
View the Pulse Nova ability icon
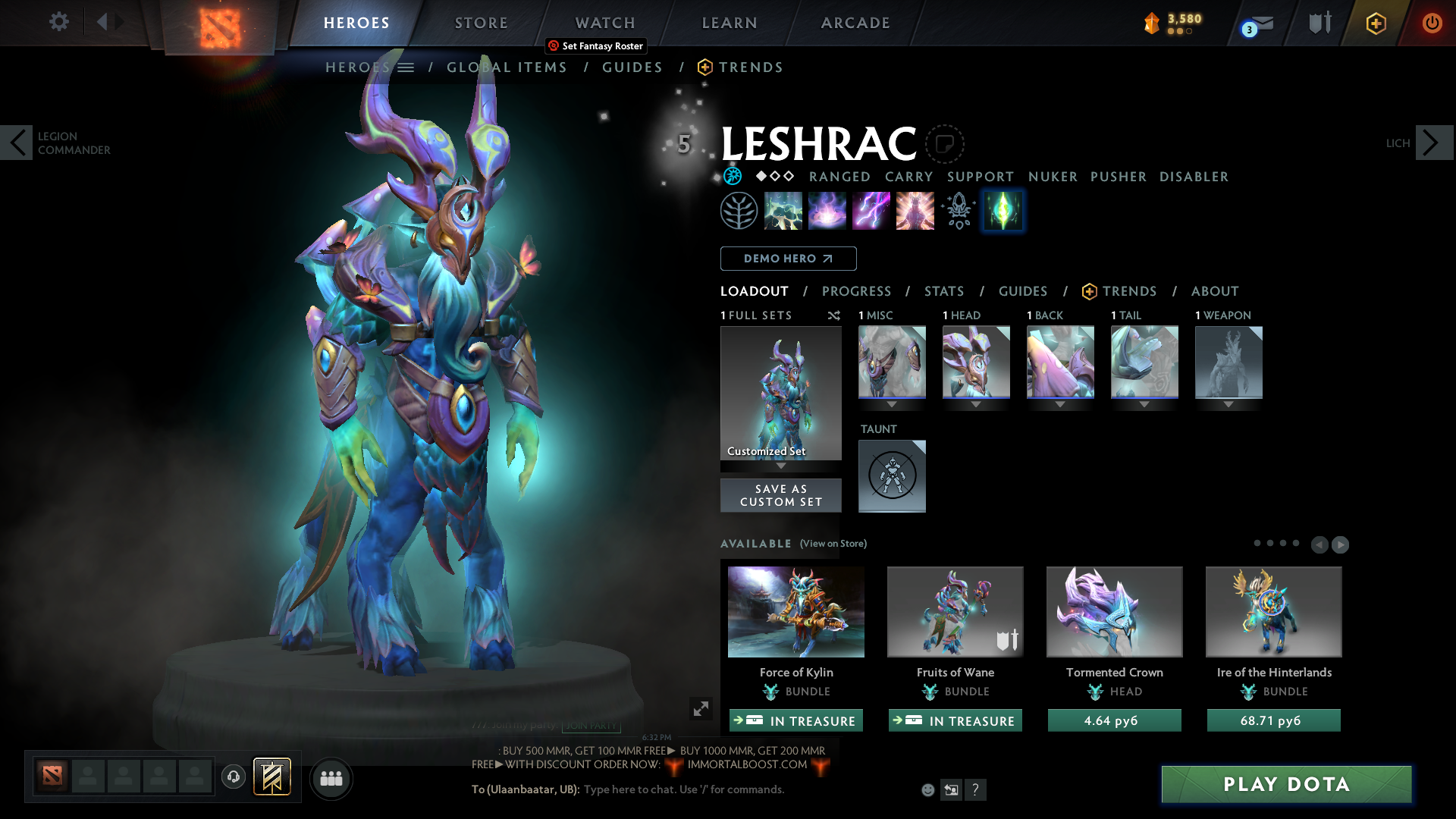915,210
